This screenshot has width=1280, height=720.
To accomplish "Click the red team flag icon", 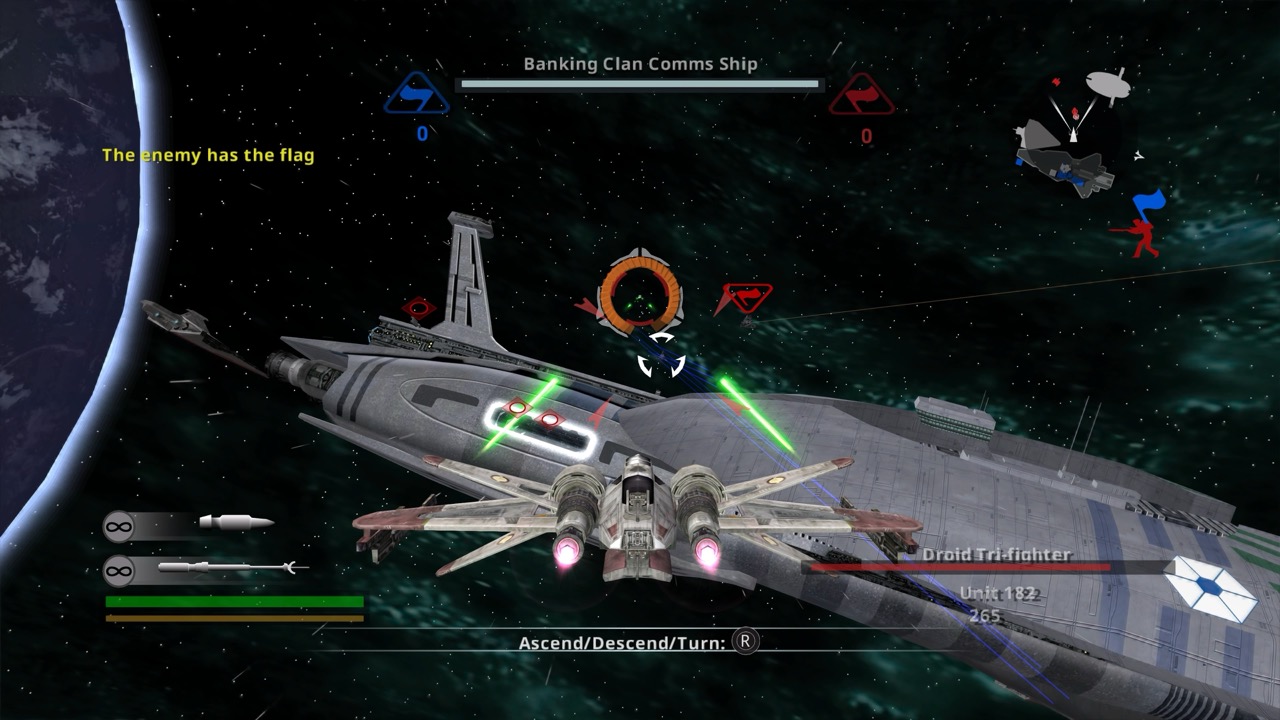I will pos(862,95).
